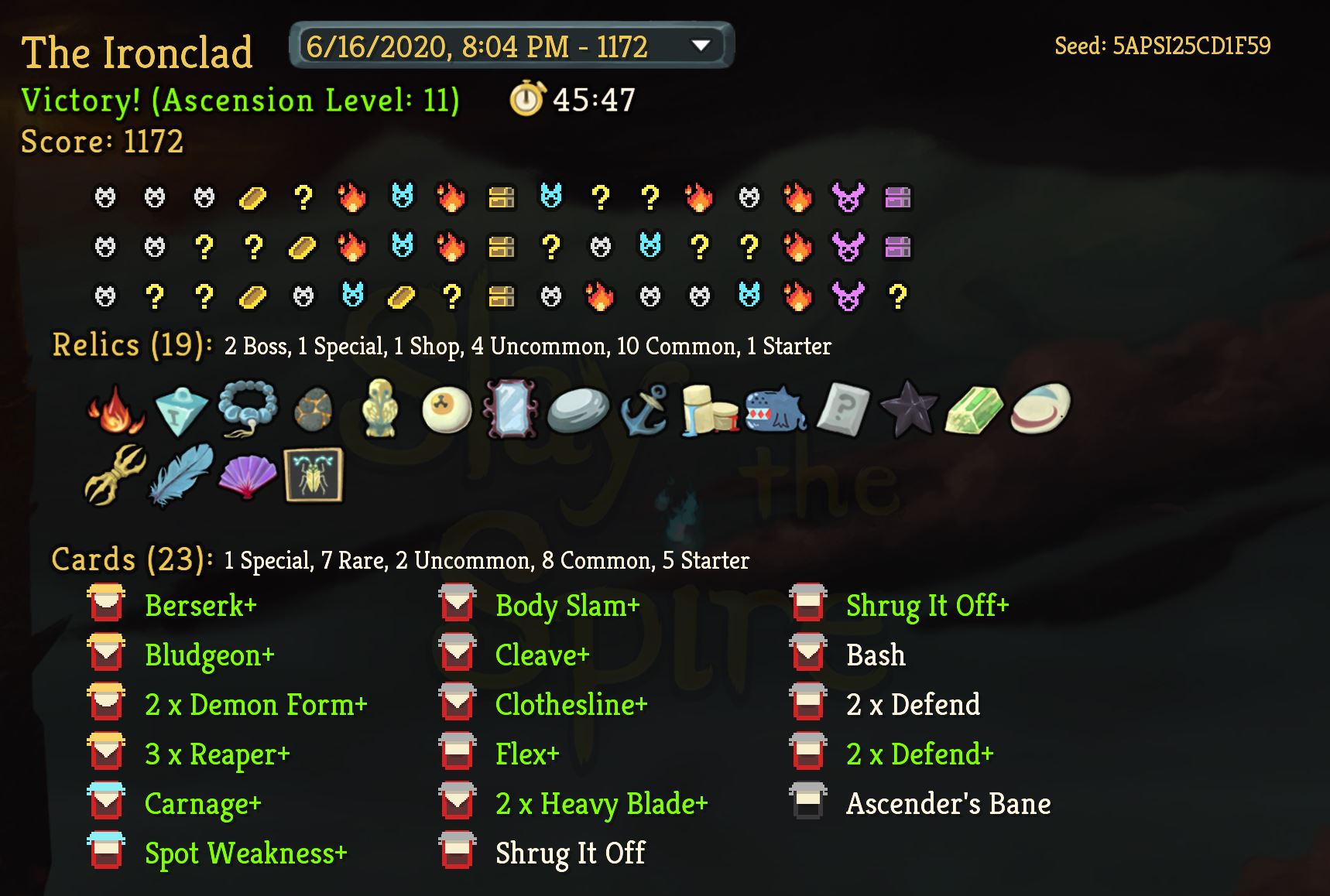
Task: Inspect the prayer bead bracelet relic
Action: 248,409
